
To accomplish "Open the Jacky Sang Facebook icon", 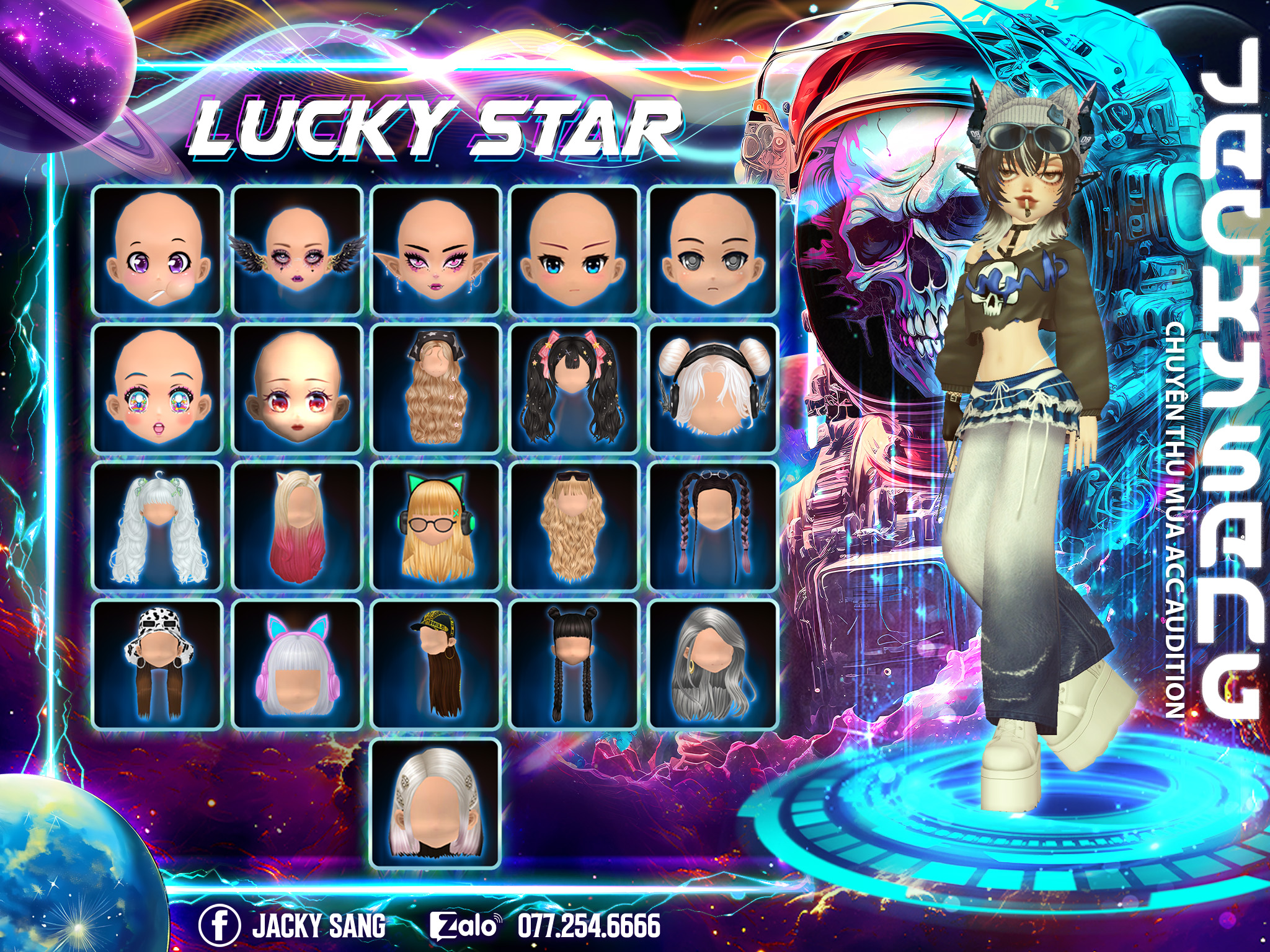I will (219, 925).
